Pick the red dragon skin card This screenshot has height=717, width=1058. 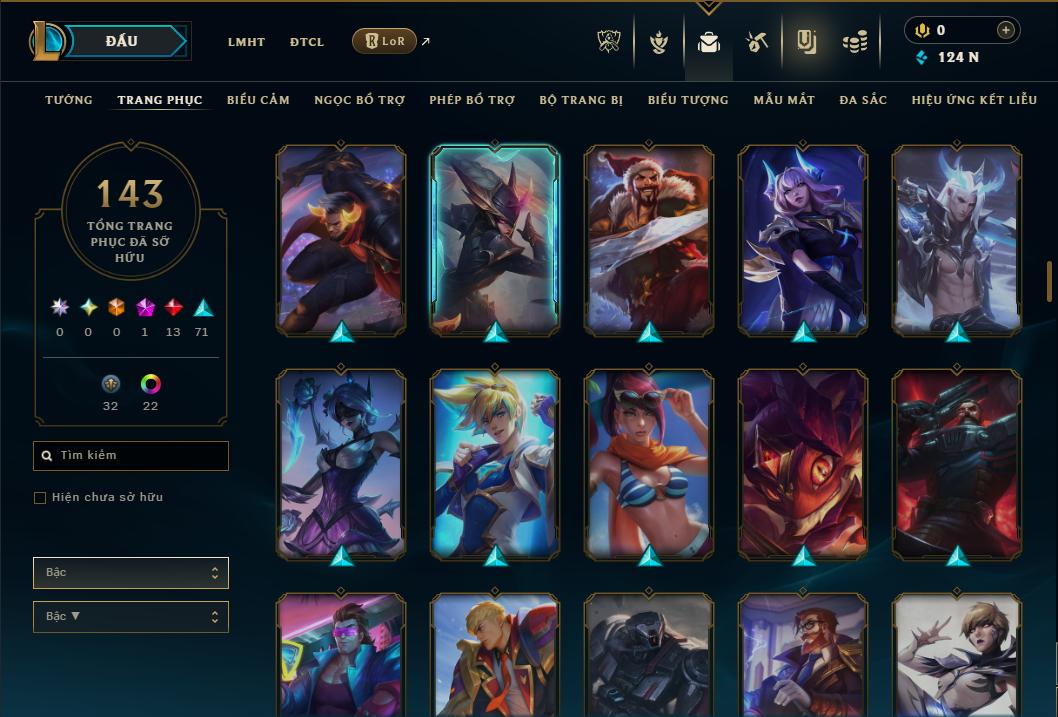pyautogui.click(x=803, y=464)
